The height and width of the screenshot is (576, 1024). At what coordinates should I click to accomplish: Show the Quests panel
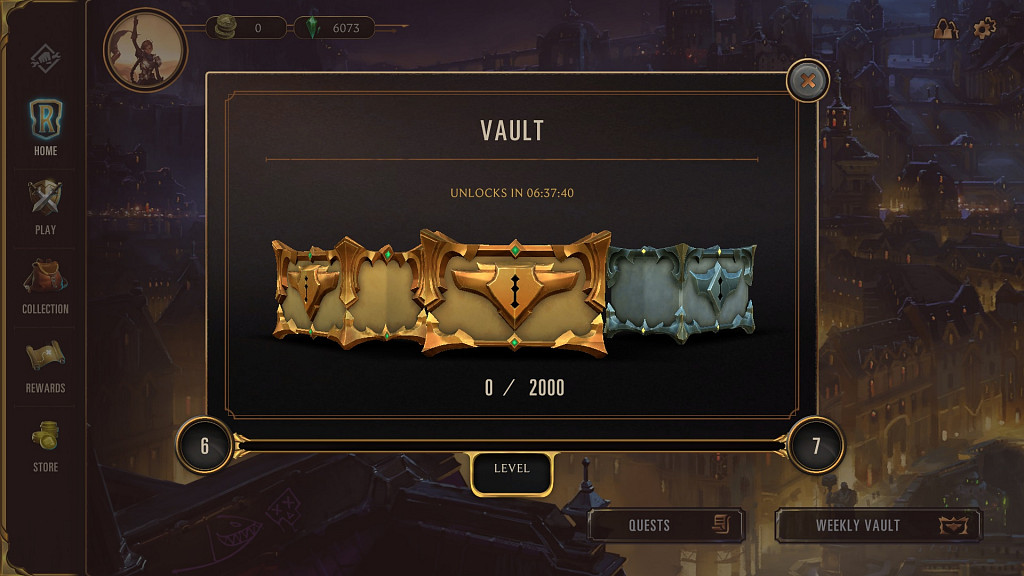coord(666,525)
